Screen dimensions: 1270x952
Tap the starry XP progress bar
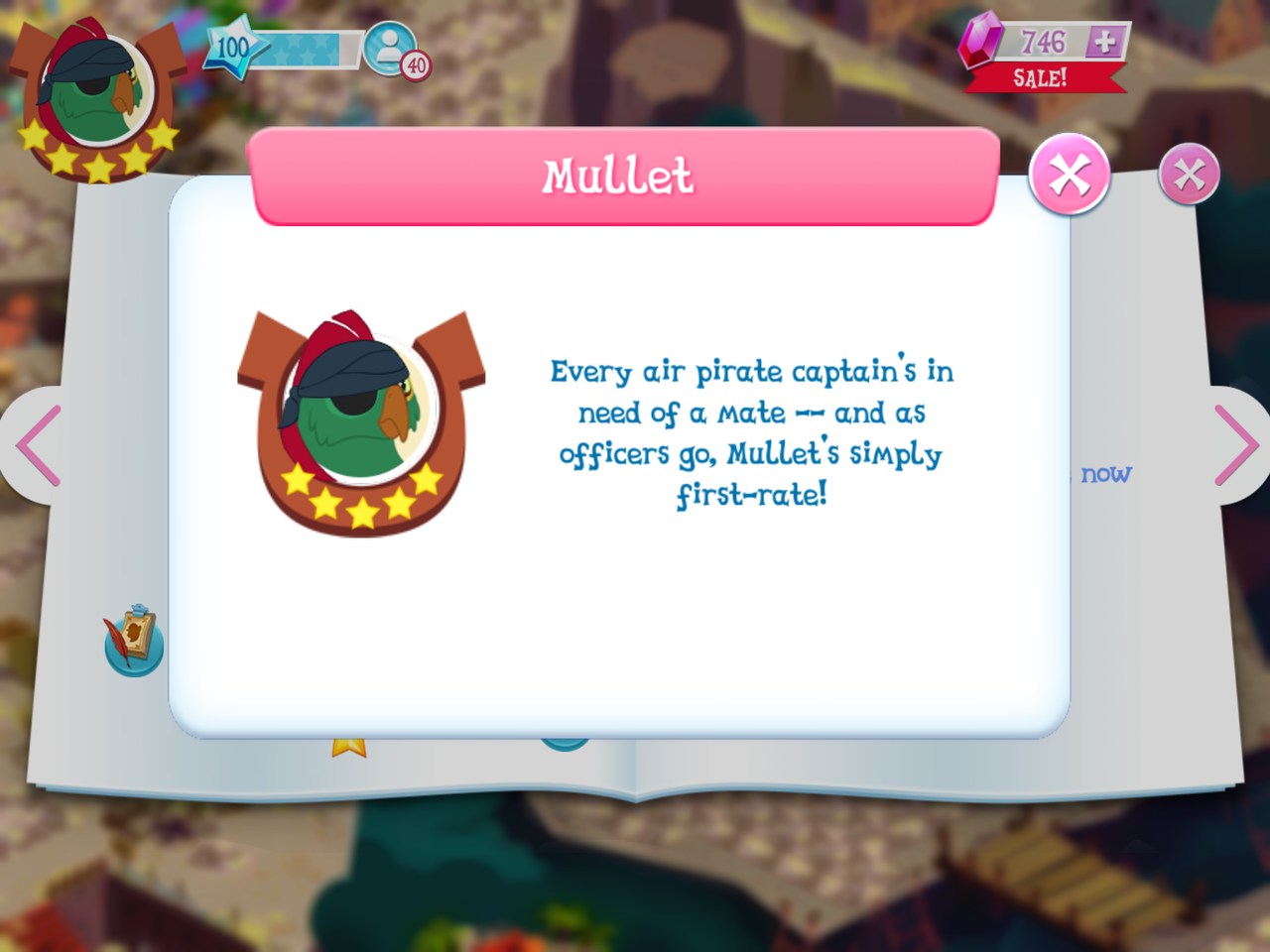coord(308,50)
